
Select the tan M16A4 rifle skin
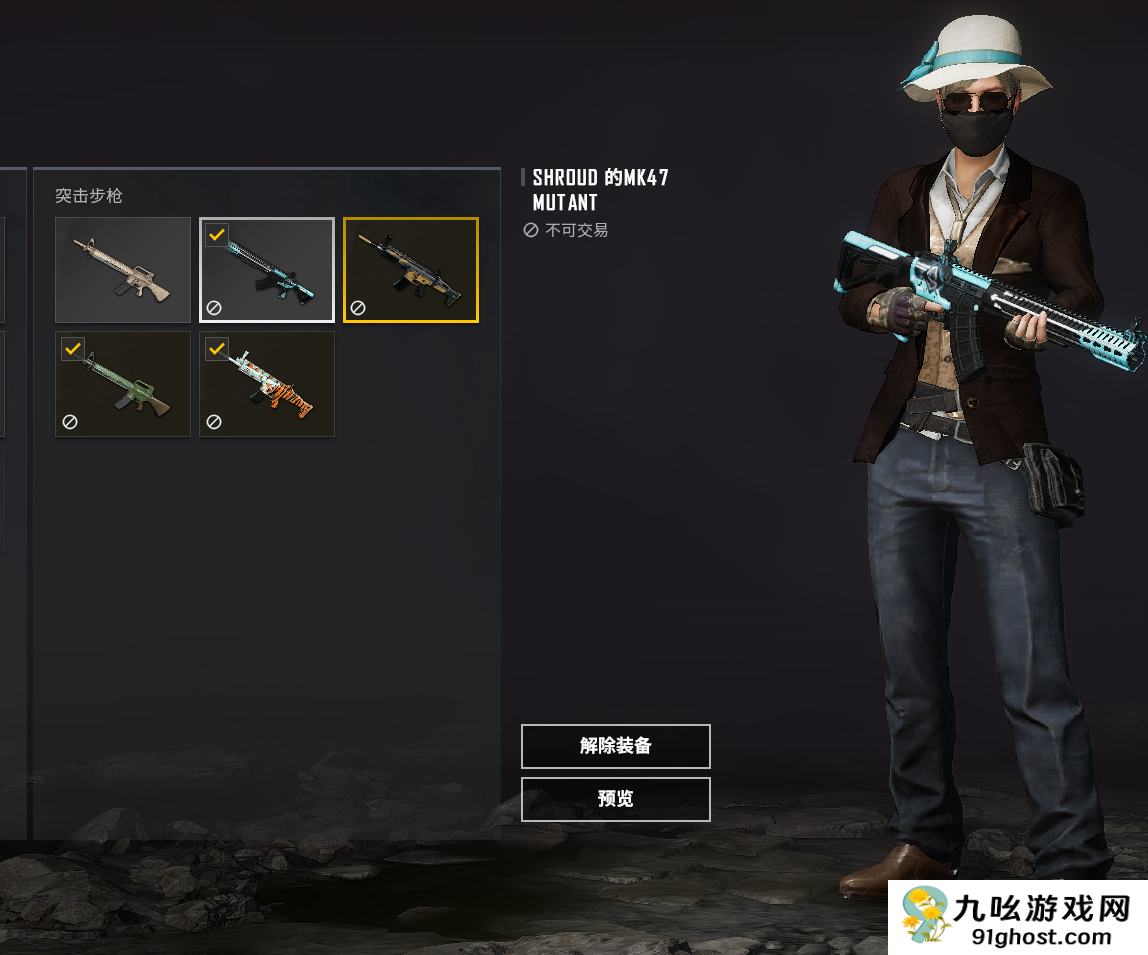(x=123, y=270)
